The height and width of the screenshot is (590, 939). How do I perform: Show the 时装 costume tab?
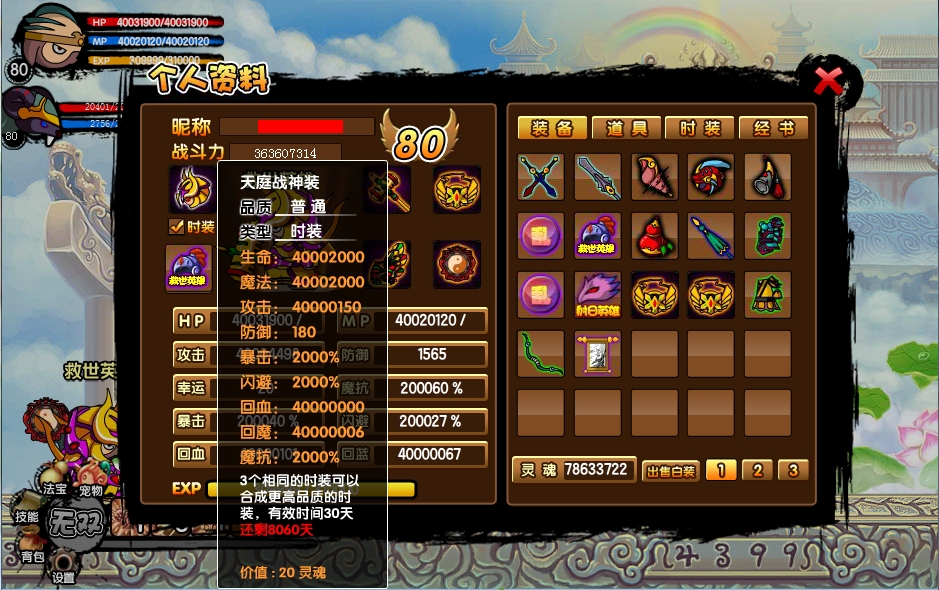(x=699, y=128)
